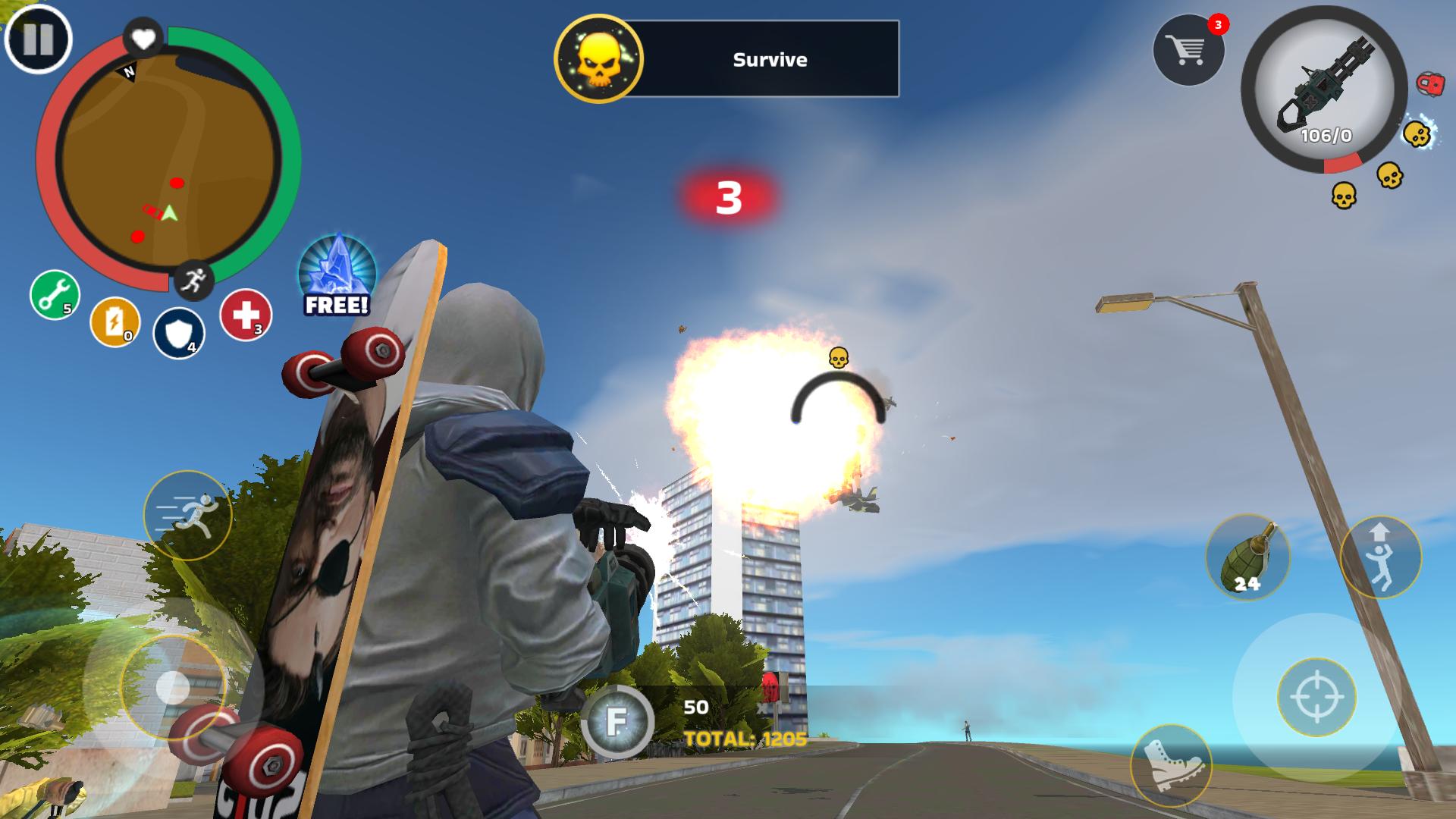Tap a skull counter near the weapon wheel
Image resolution: width=1456 pixels, height=819 pixels.
click(x=1418, y=135)
